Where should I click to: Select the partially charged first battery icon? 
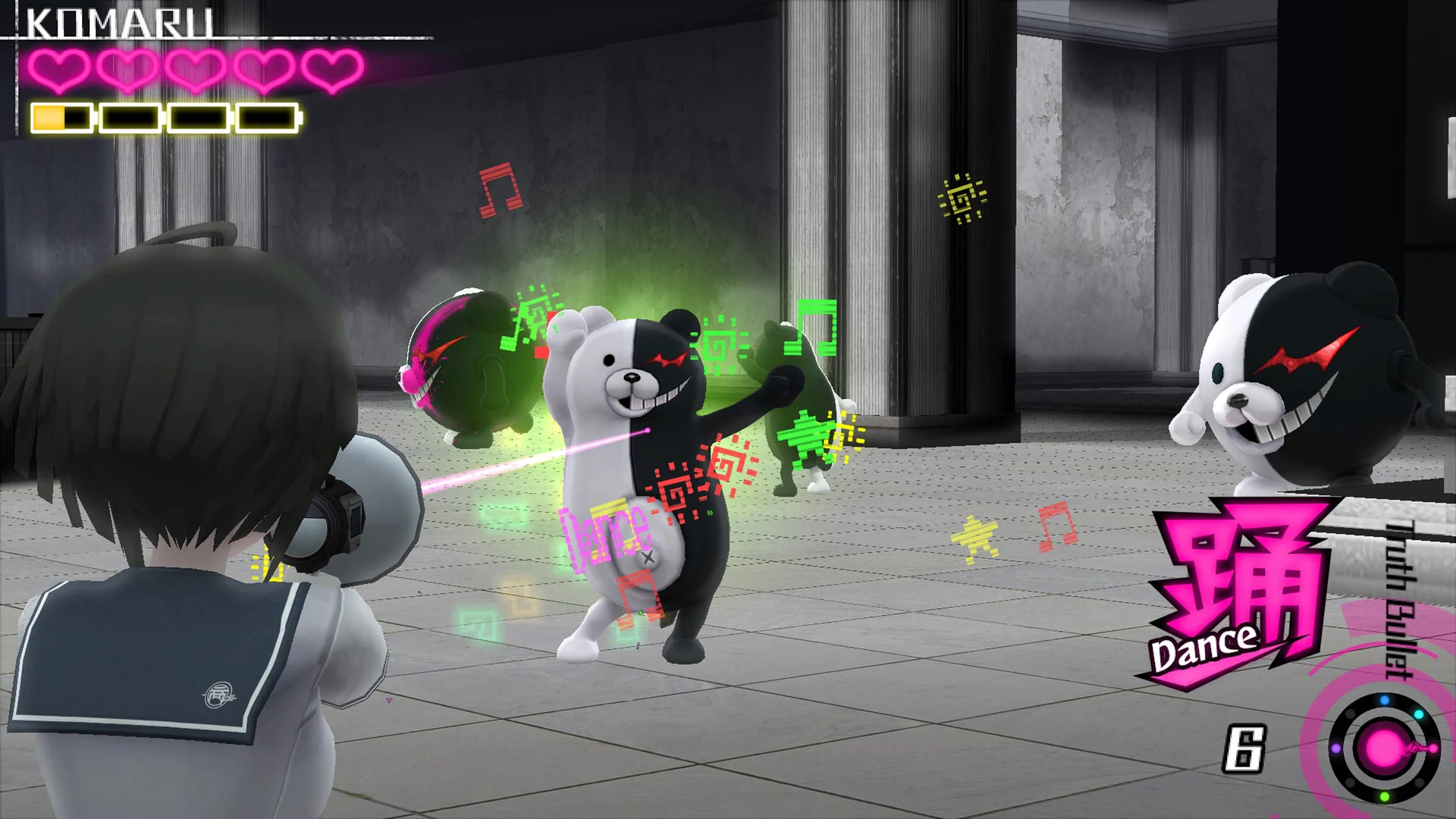tap(62, 116)
